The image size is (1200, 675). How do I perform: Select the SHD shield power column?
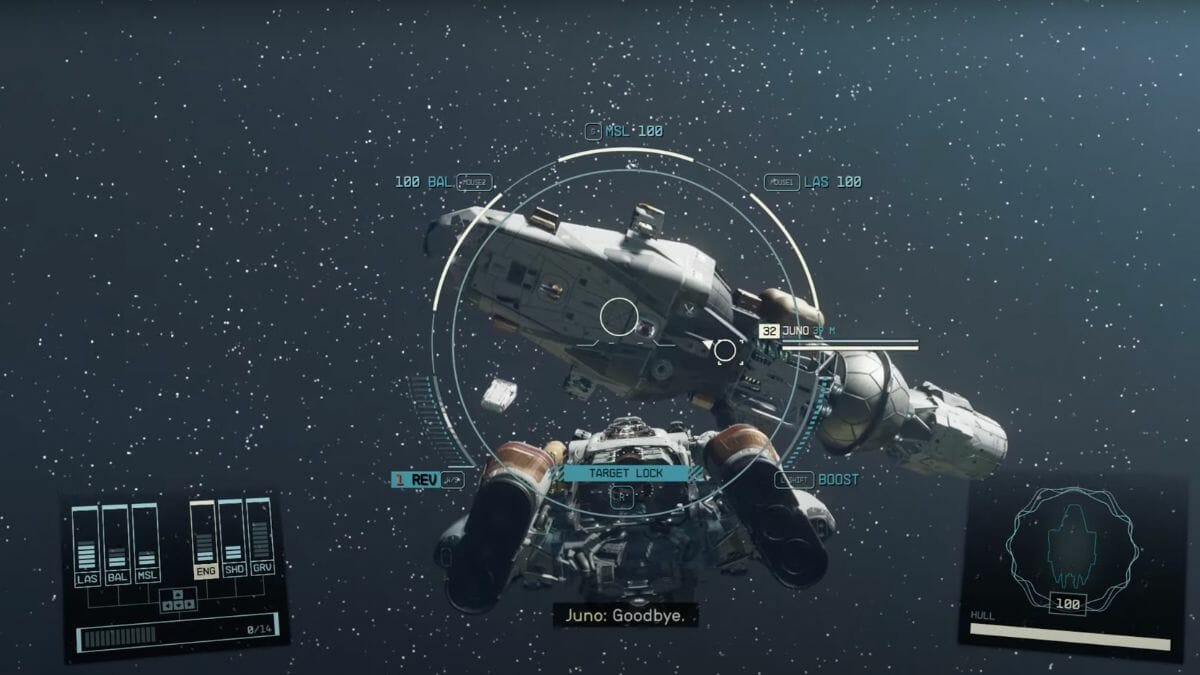click(x=233, y=540)
